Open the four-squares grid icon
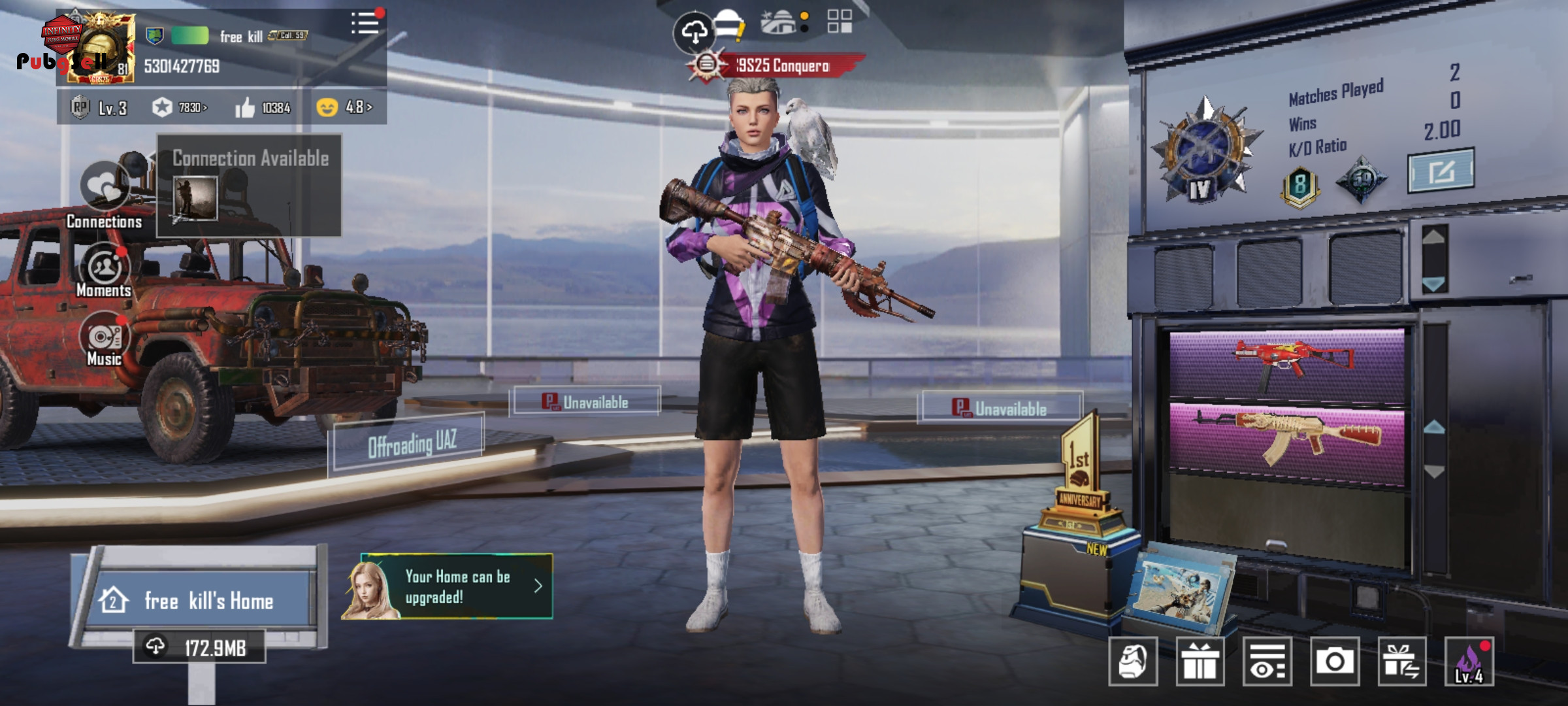Viewport: 1568px width, 706px height. coord(840,22)
